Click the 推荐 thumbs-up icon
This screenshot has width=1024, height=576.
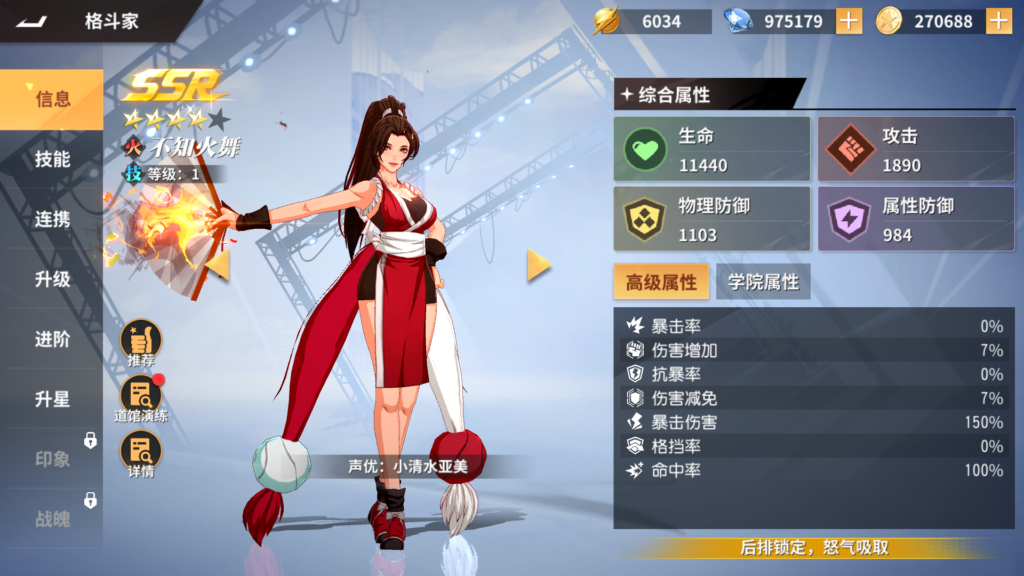coord(141,342)
